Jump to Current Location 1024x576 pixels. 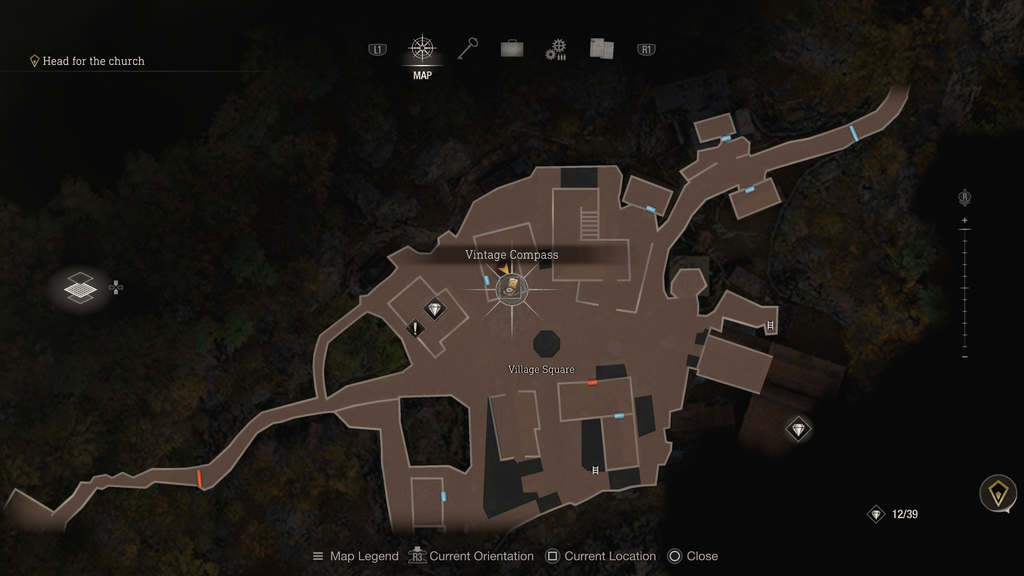tap(601, 556)
